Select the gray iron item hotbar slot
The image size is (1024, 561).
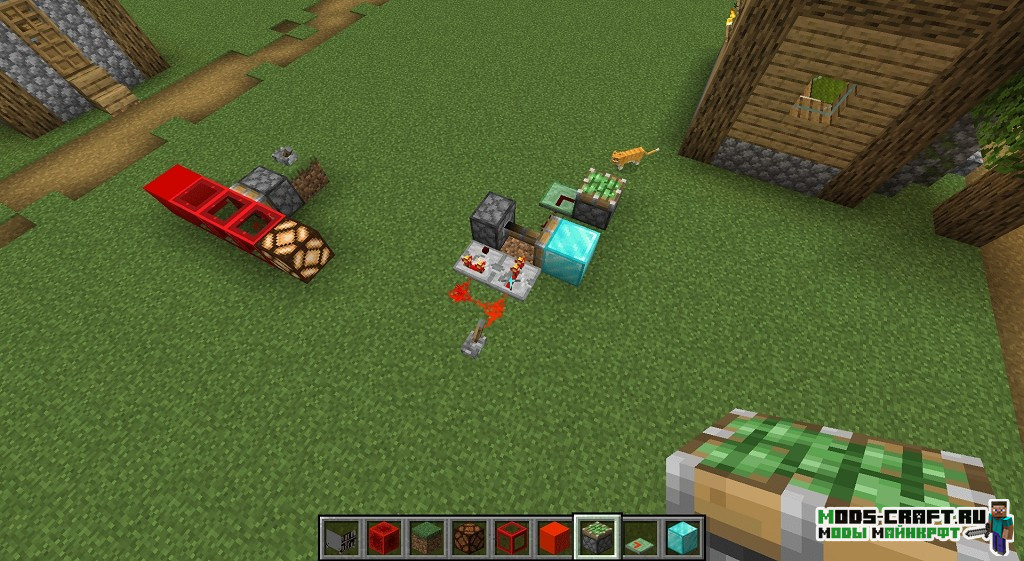[340, 537]
